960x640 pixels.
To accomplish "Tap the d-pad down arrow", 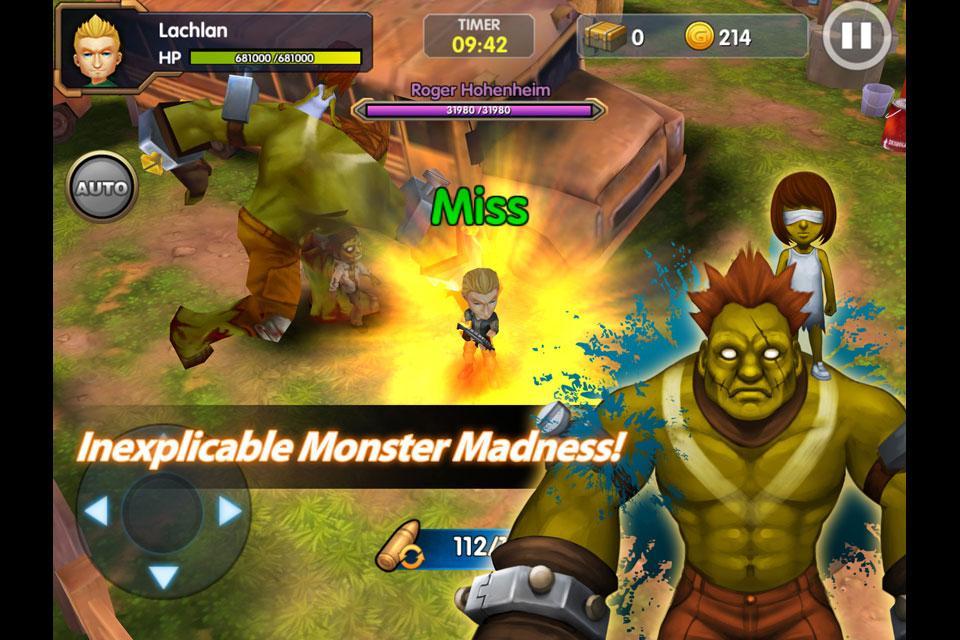I will click(x=163, y=576).
